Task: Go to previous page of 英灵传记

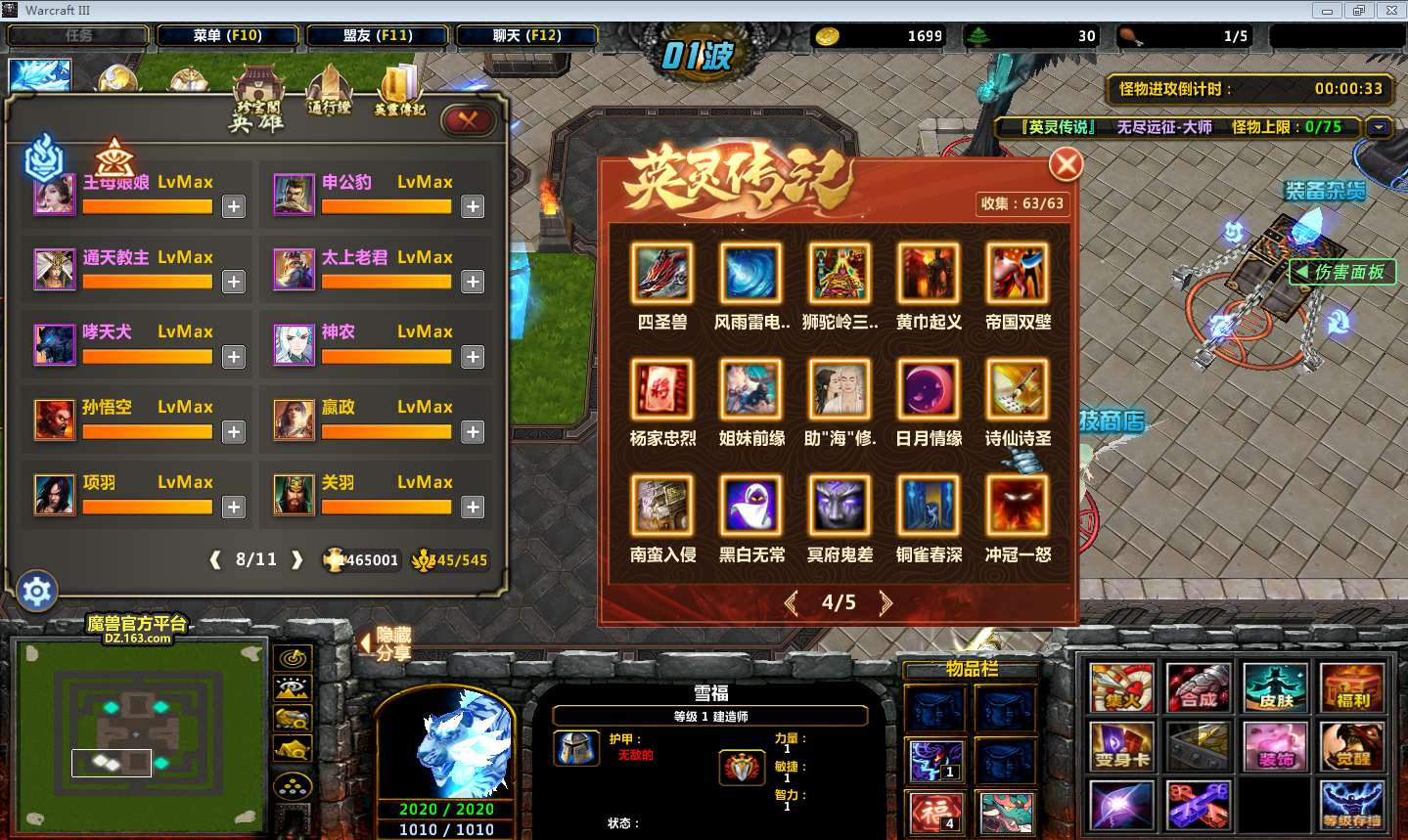Action: coord(792,602)
